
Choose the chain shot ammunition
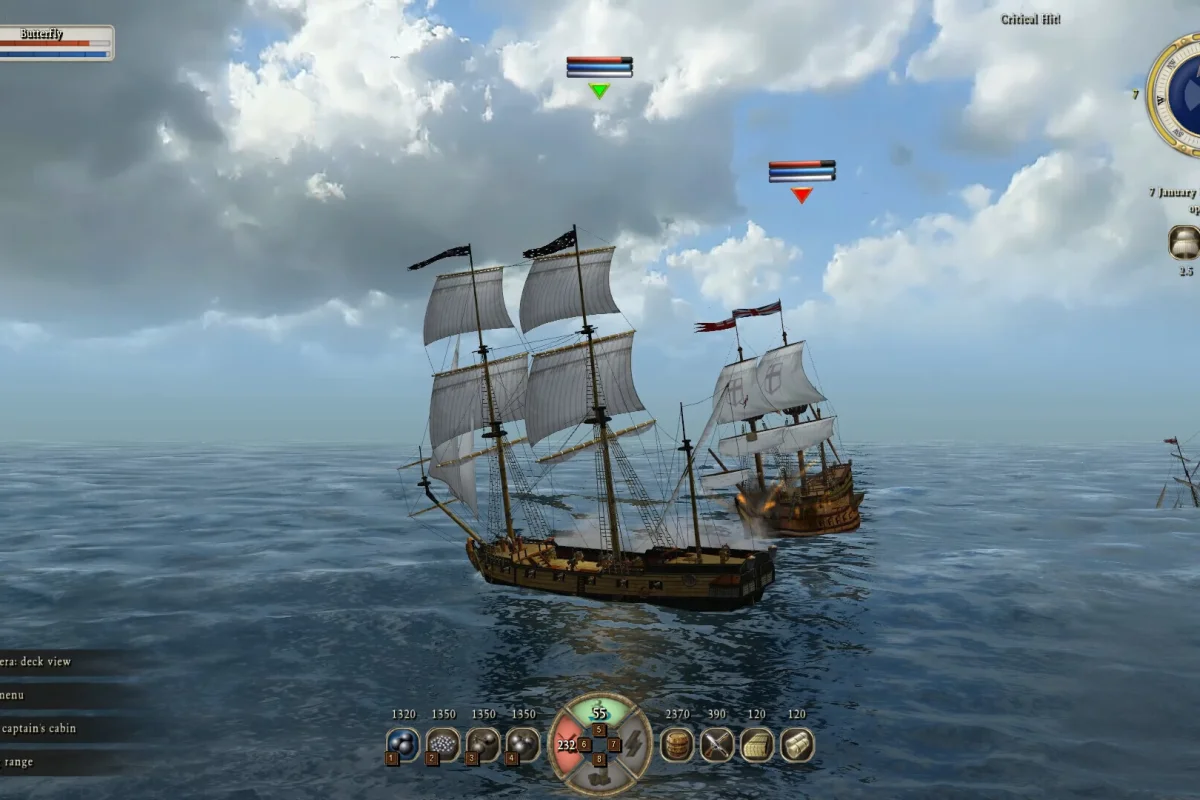483,743
